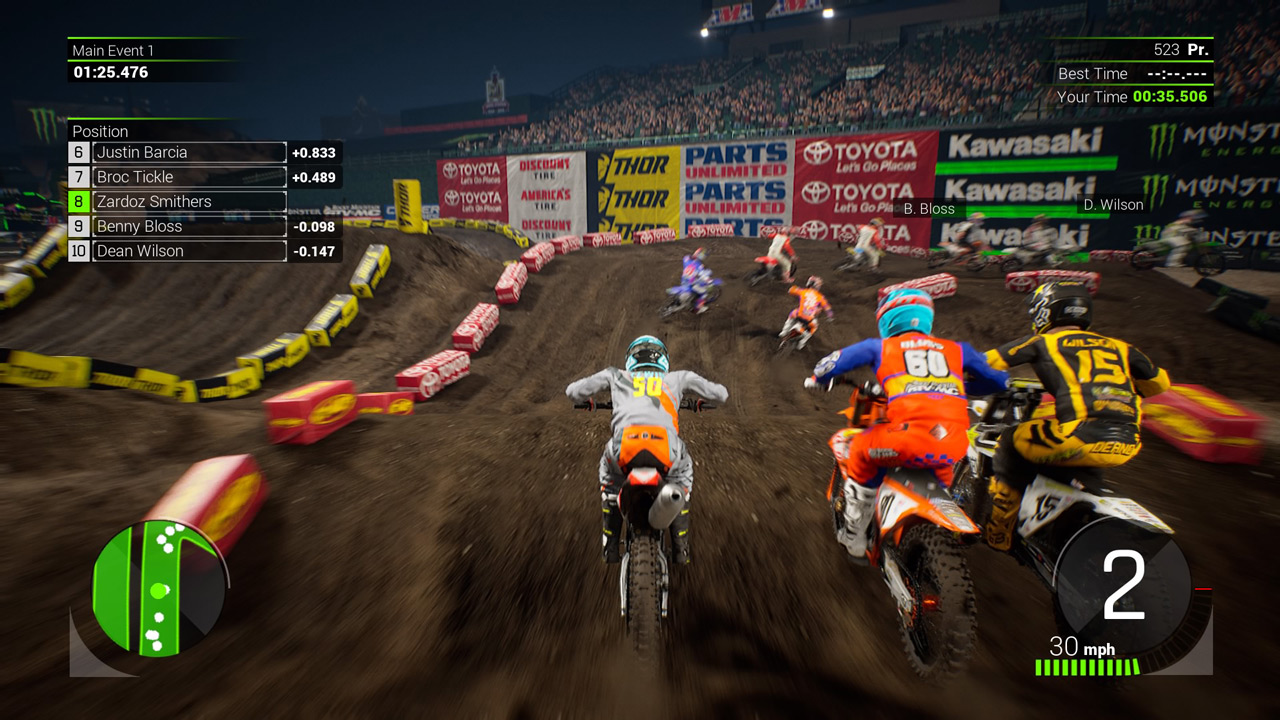Expand the Position leaderboard header

(x=100, y=131)
